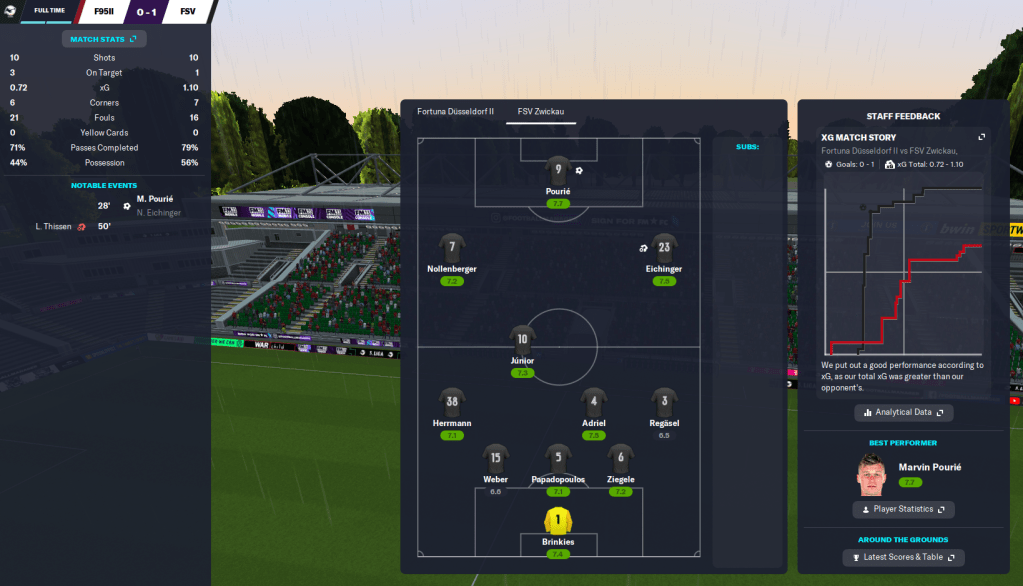Select the FSV Zwickau lineup tab
The width and height of the screenshot is (1023, 586).
coord(540,112)
